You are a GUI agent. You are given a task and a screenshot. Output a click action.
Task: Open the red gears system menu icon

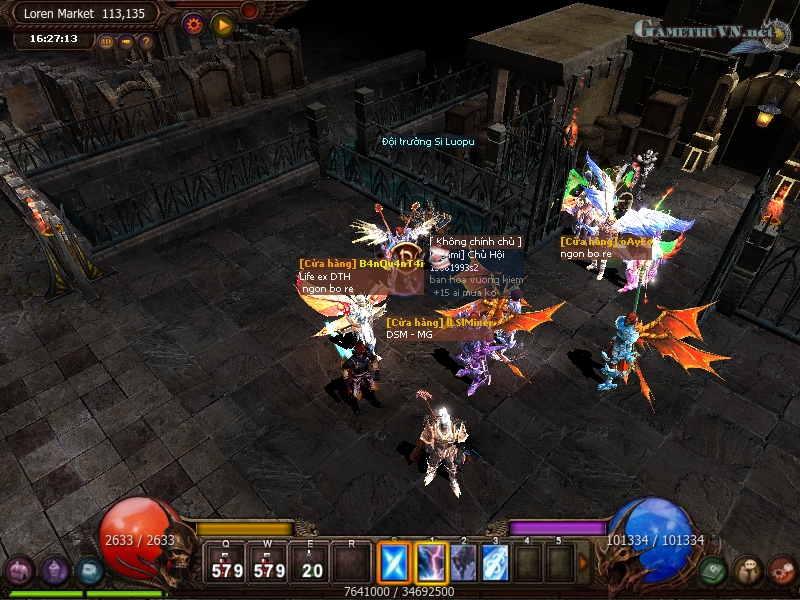782,571
